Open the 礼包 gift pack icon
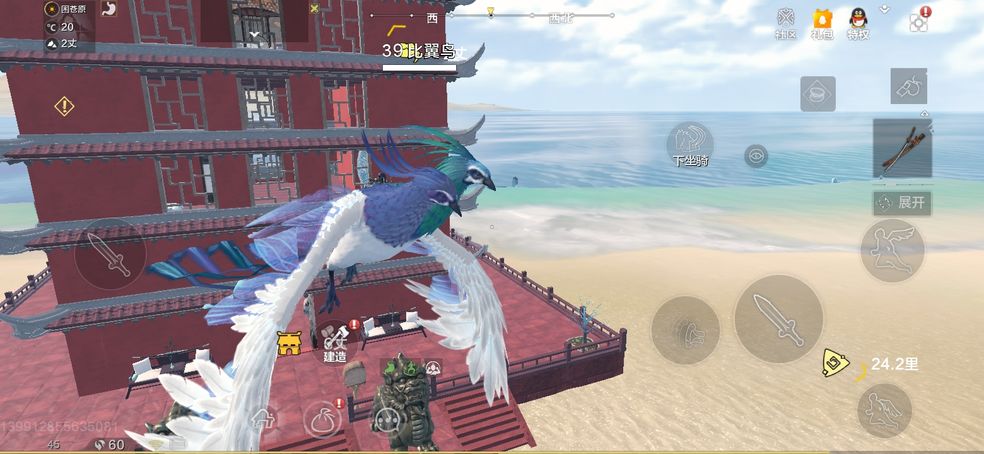Viewport: 984px width, 454px height. 822,22
